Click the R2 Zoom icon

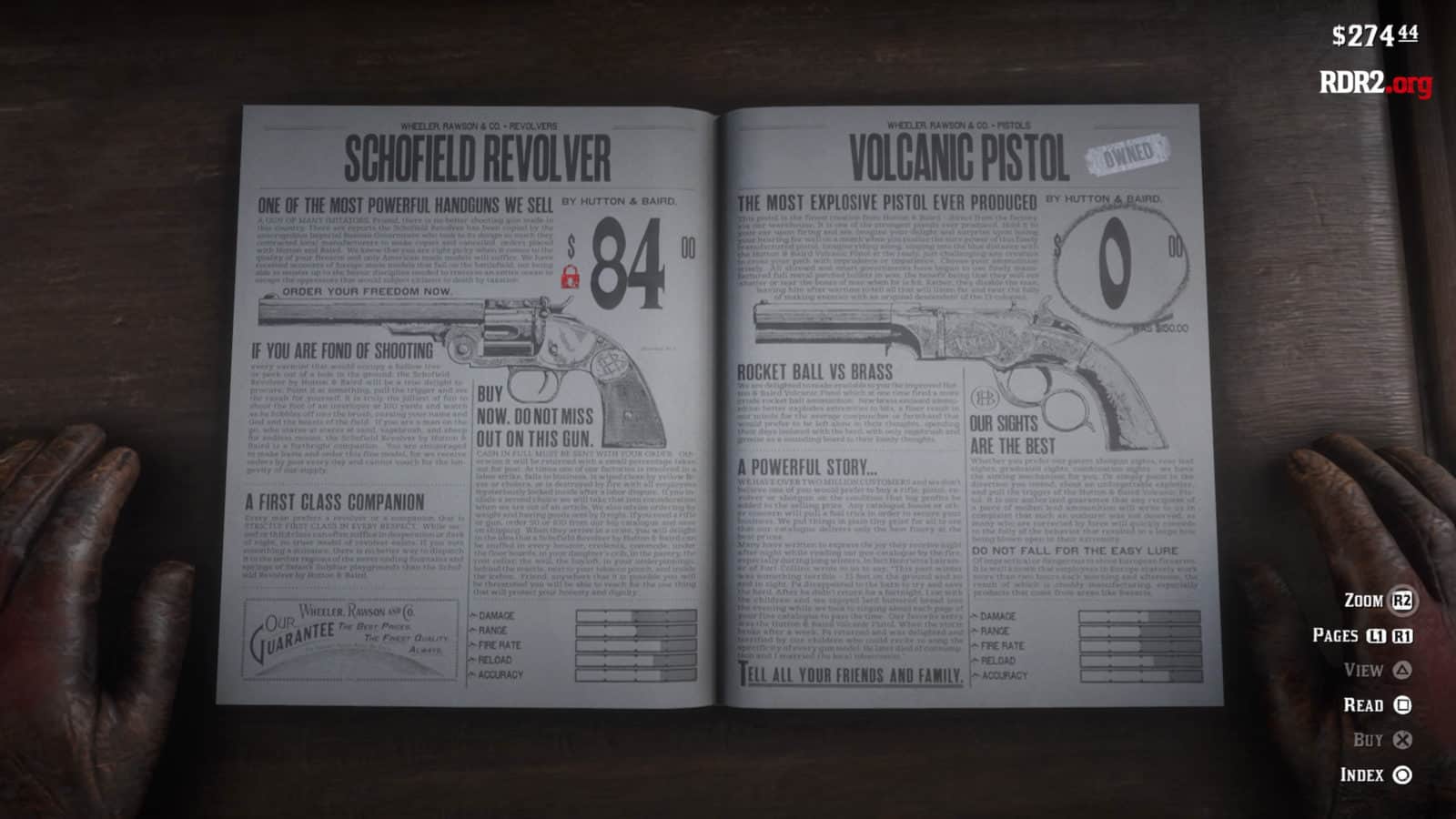pos(1401,600)
